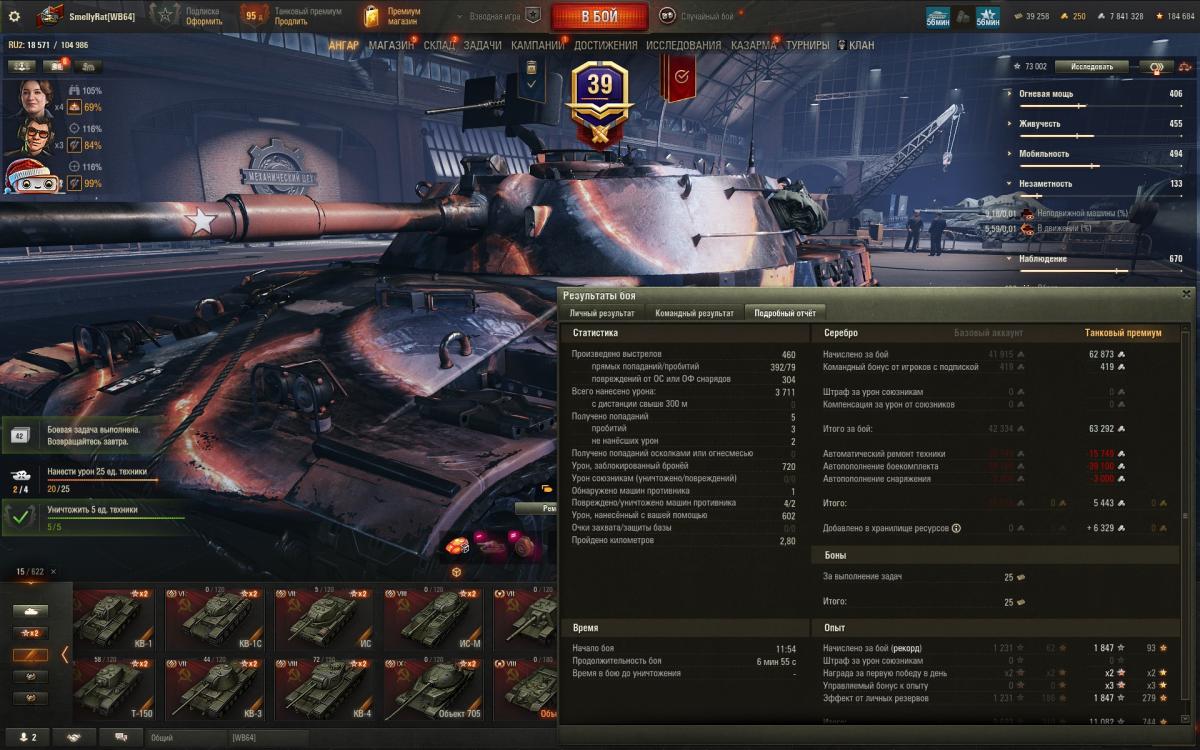Choose the Объект 705 tank

pos(431,689)
